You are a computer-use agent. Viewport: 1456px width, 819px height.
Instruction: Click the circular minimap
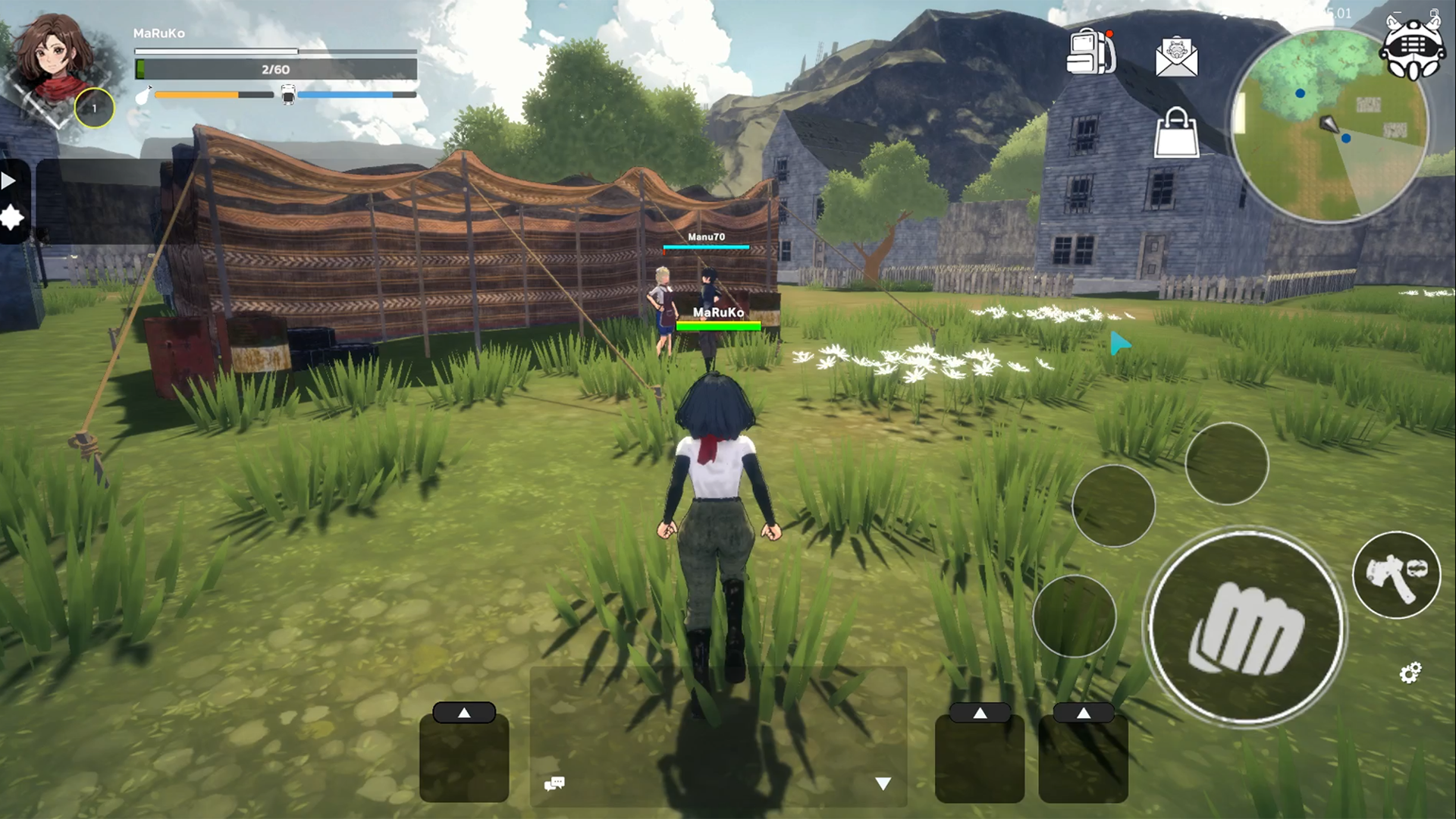tap(1329, 127)
